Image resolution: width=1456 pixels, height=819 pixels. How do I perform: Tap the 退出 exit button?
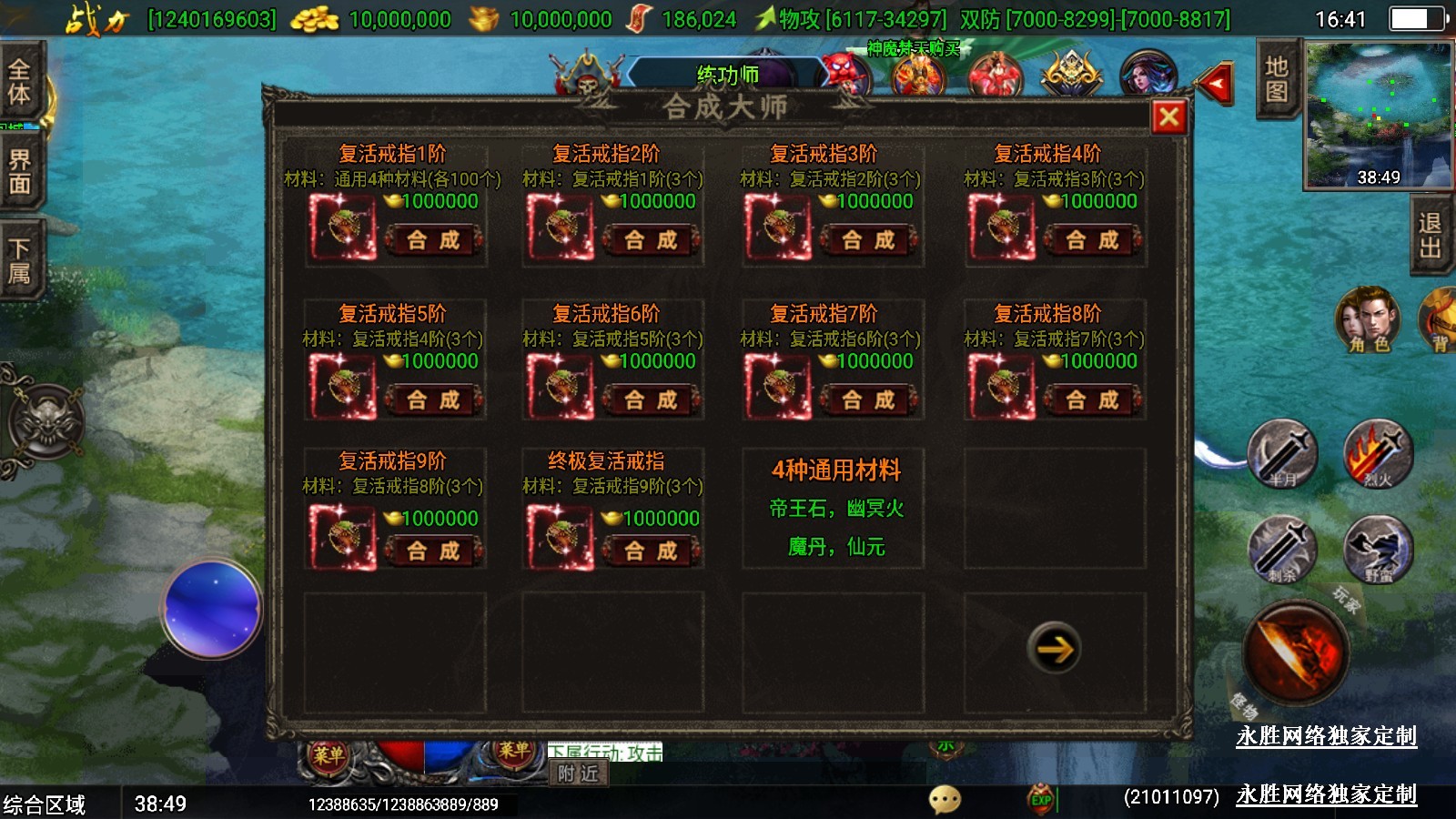pyautogui.click(x=1430, y=237)
